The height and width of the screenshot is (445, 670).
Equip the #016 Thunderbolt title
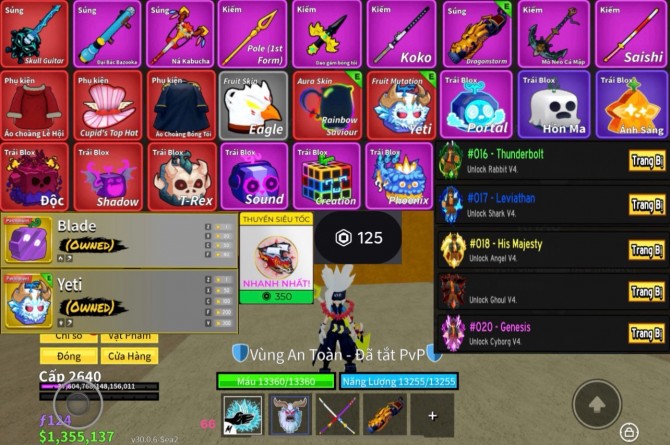[646, 161]
